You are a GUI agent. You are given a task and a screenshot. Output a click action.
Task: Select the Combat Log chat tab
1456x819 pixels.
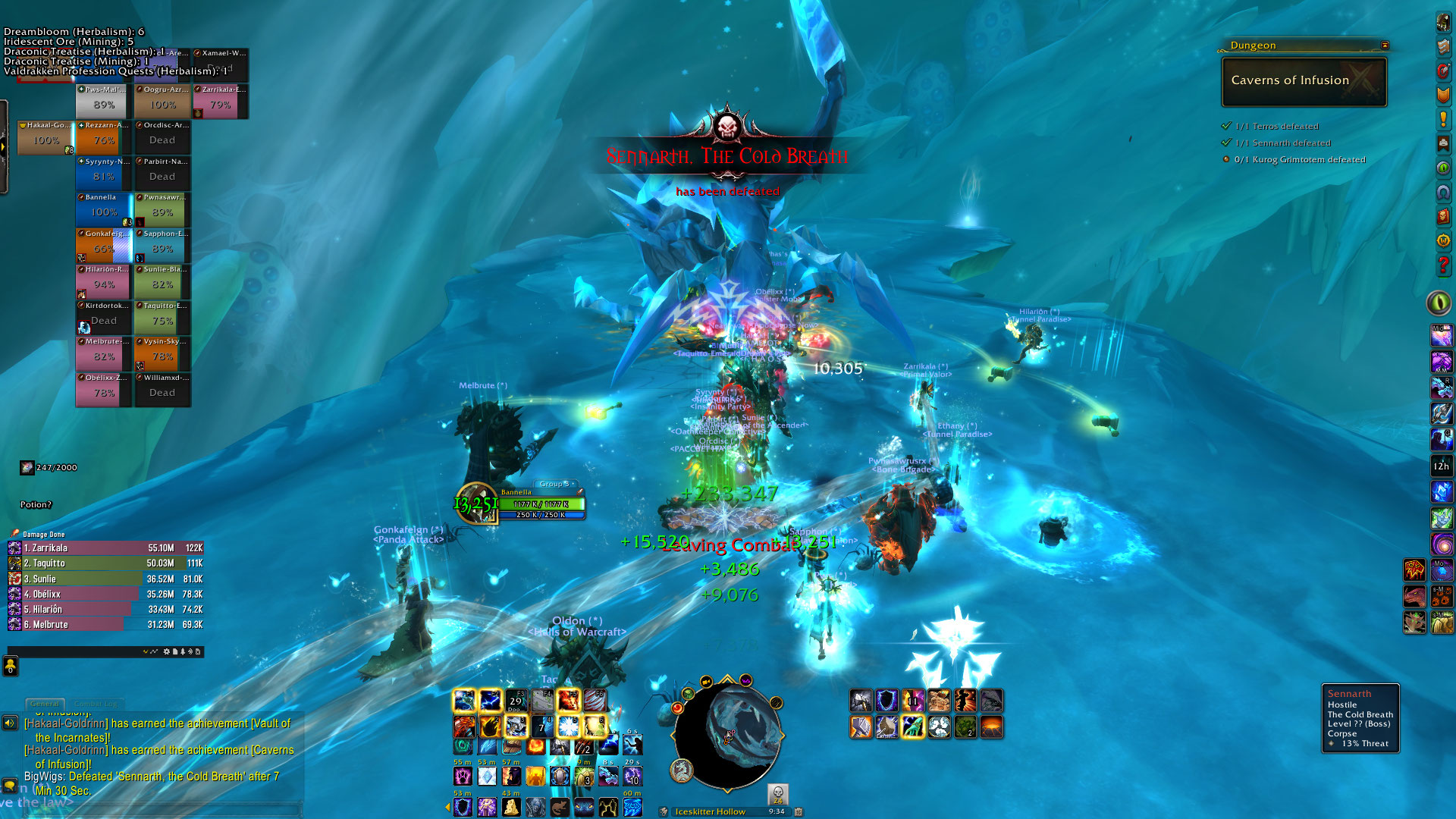coord(97,704)
